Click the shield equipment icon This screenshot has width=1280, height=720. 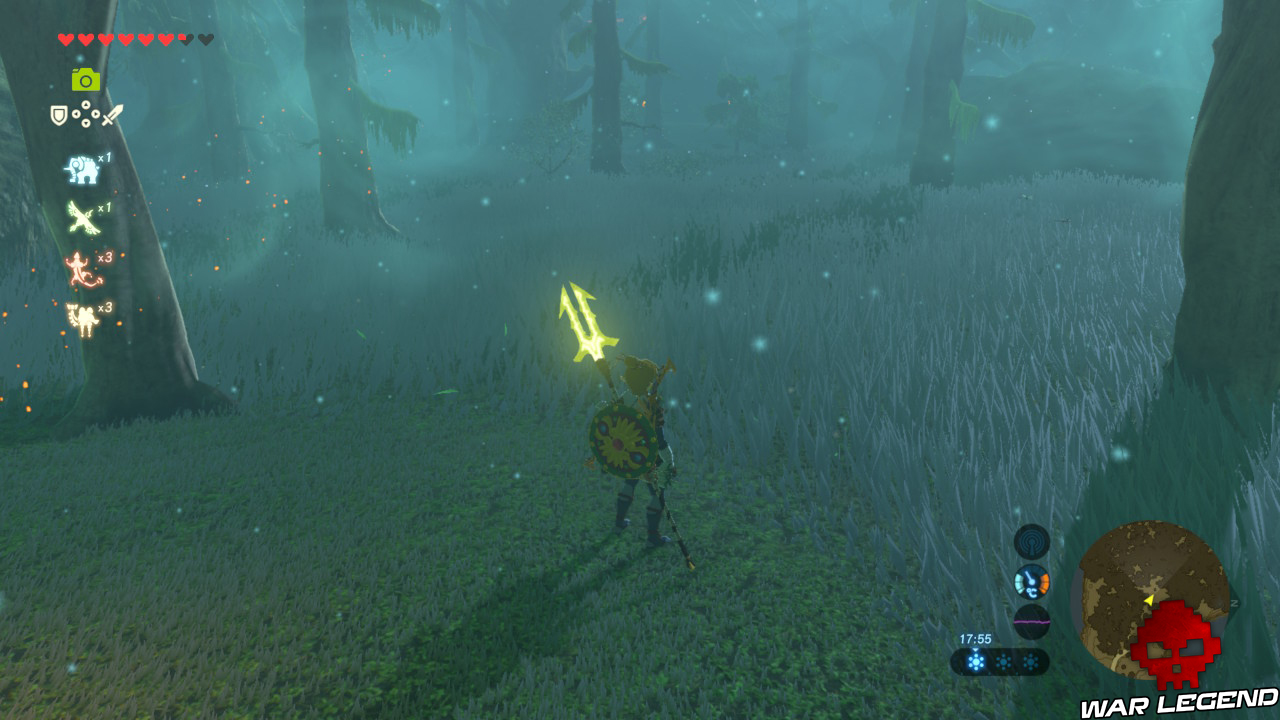coord(57,115)
